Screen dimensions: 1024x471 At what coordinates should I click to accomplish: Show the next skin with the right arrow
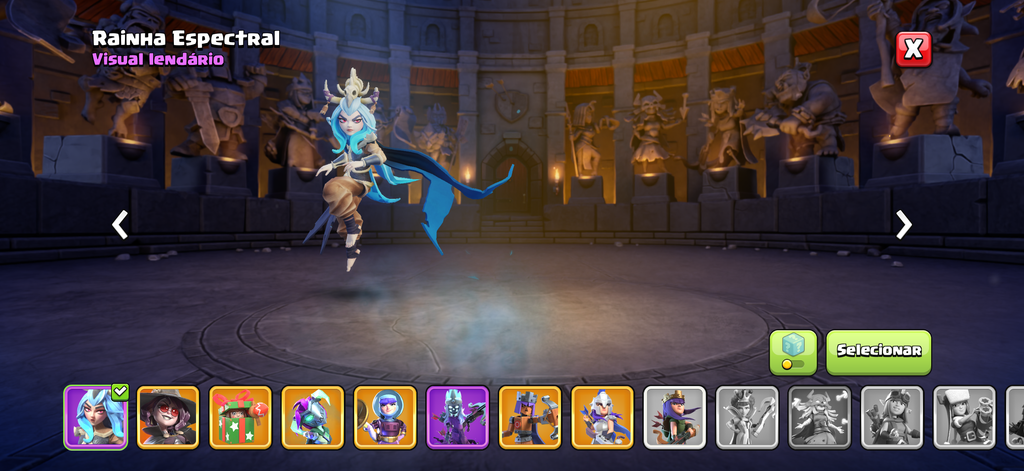[904, 225]
